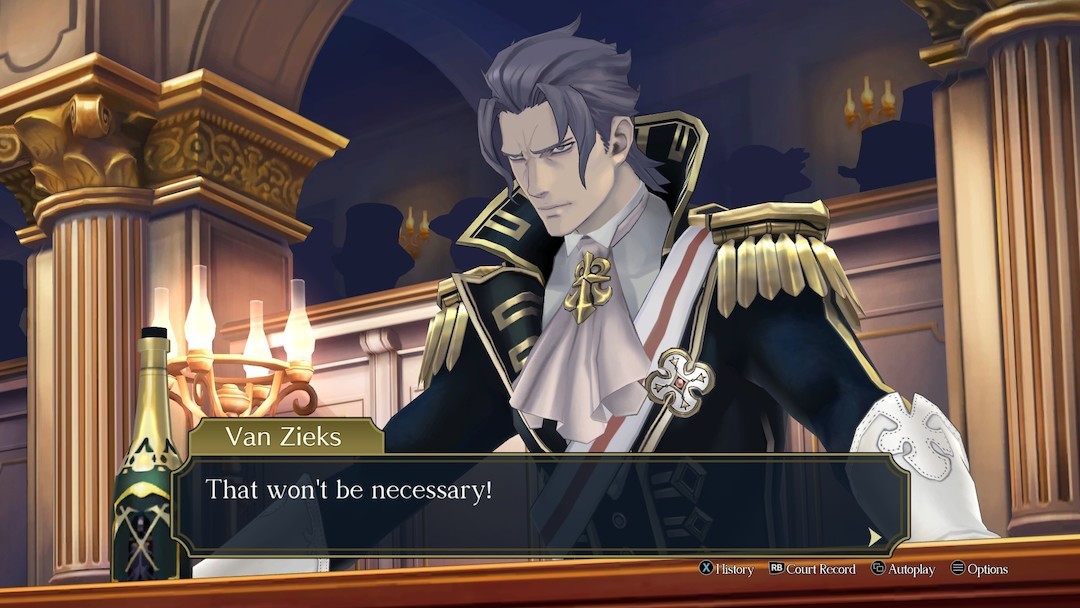Open the Options menu
The image size is (1080, 608).
click(x=979, y=569)
